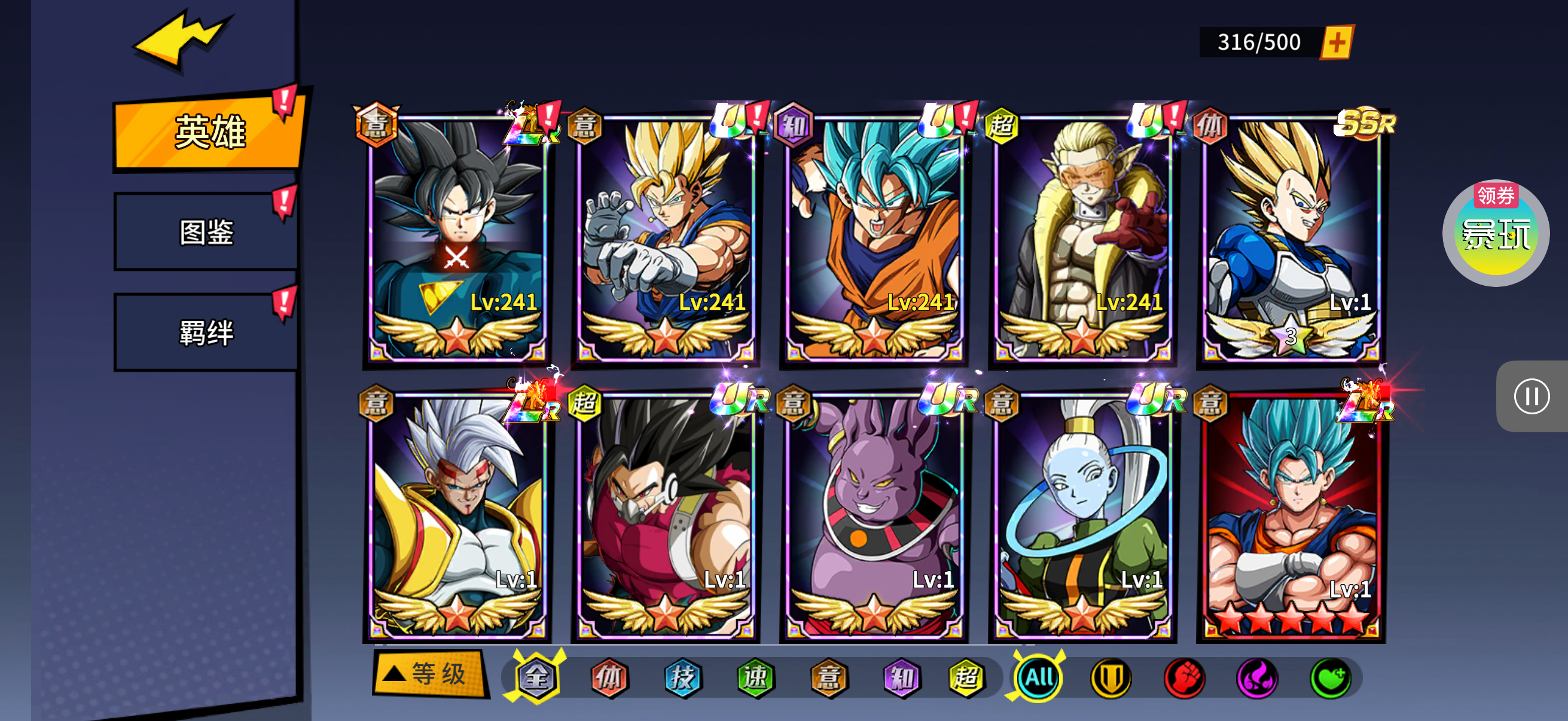Filter heroes by 全 all types
This screenshot has width=1568, height=721.
[x=536, y=677]
